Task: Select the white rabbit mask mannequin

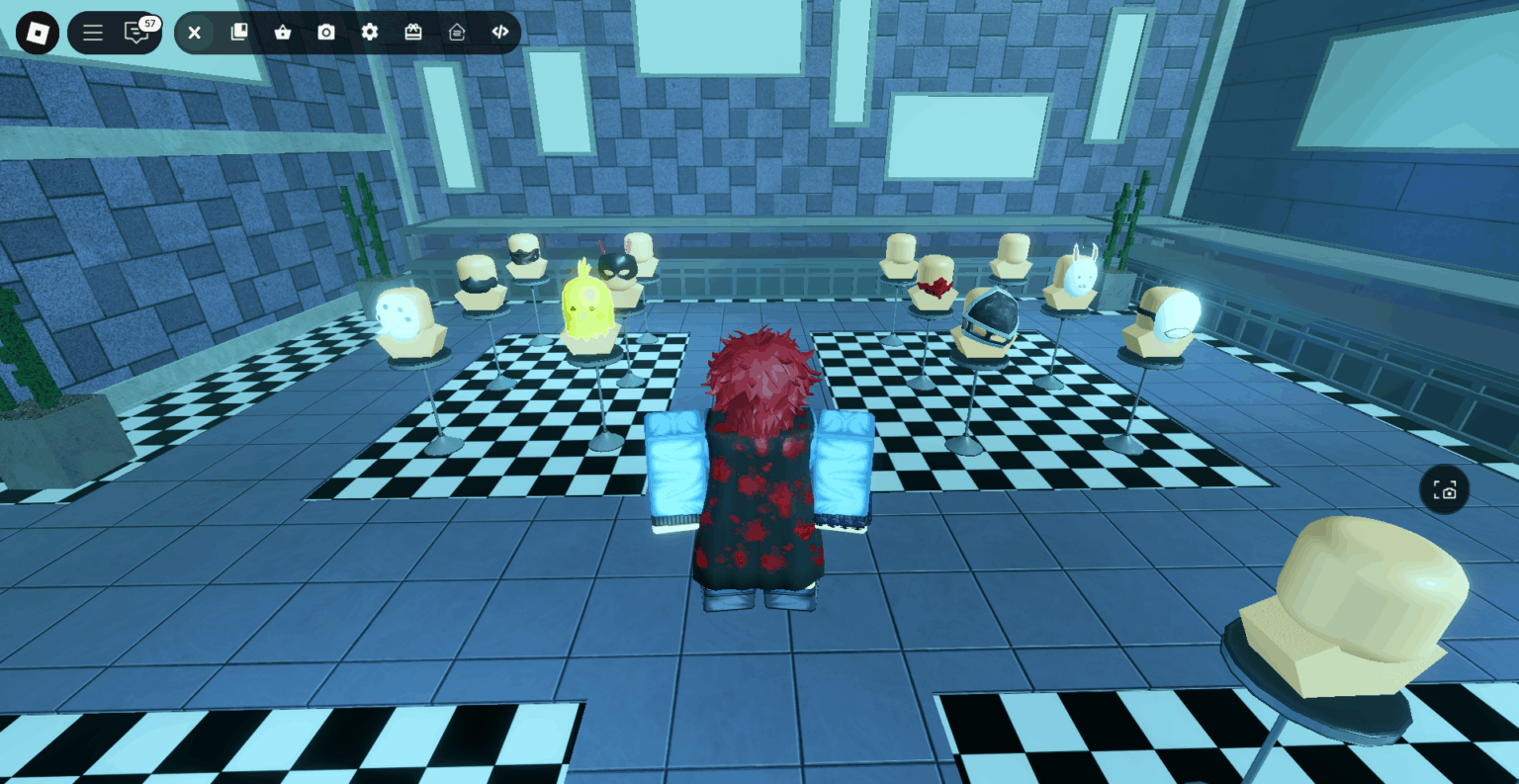Action: 1080,282
